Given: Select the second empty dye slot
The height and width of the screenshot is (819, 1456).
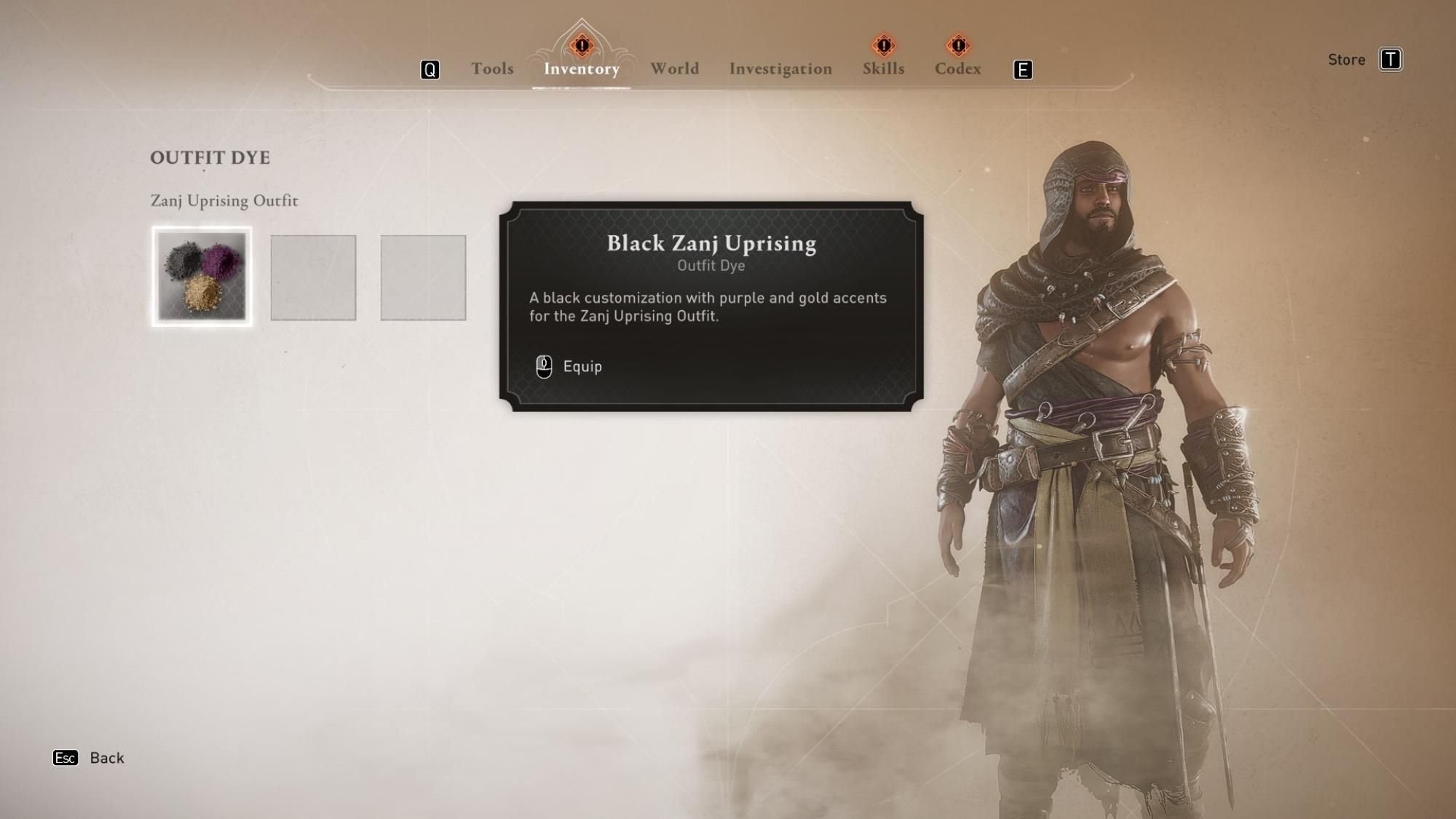Looking at the screenshot, I should point(422,279).
